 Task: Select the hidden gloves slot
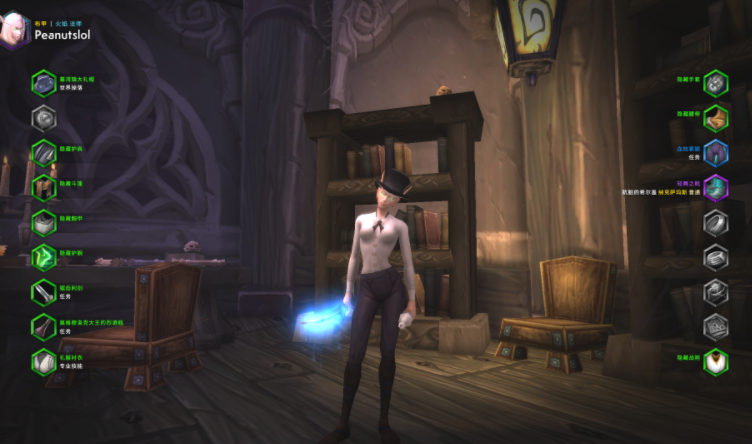click(715, 83)
